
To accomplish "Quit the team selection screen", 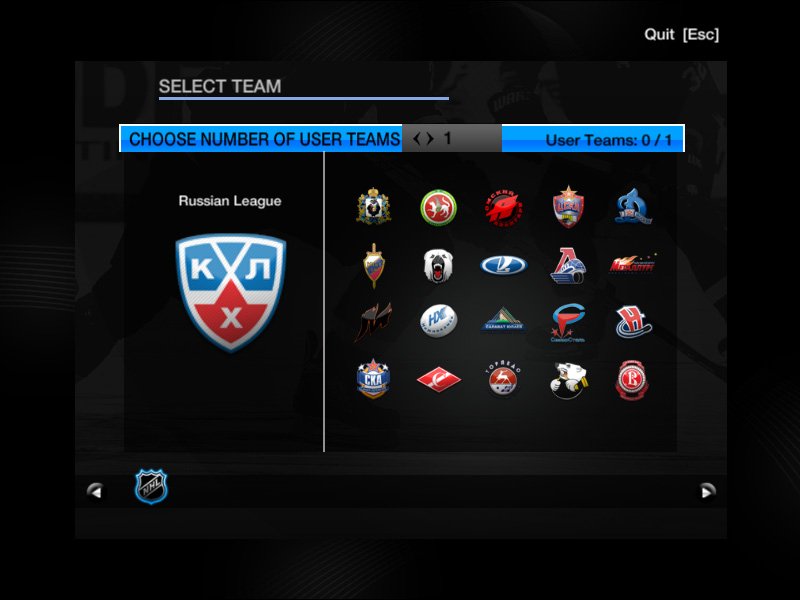I will click(681, 35).
